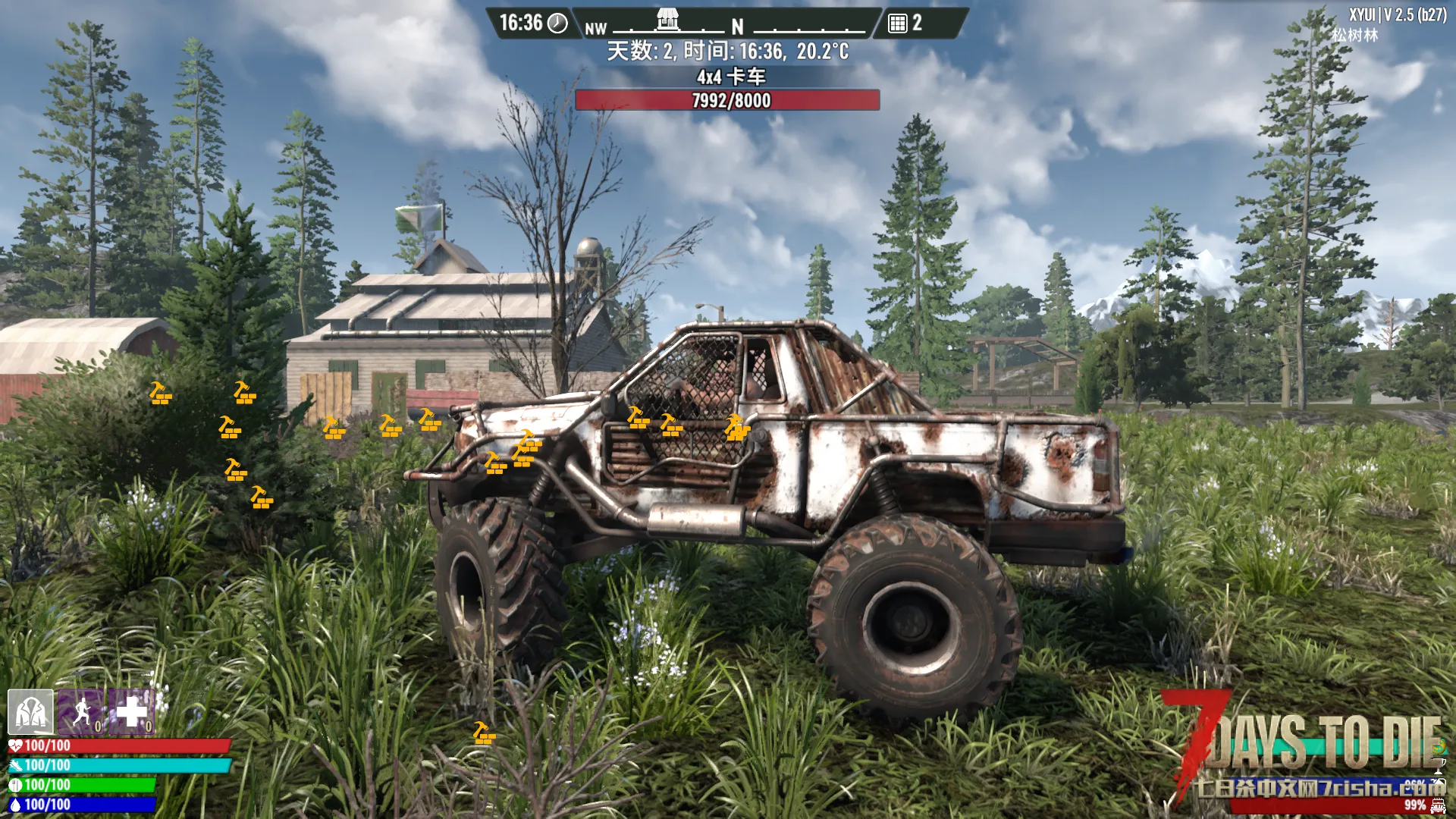Click the jacket clothing status icon
This screenshot has width=1456, height=819.
[x=30, y=712]
